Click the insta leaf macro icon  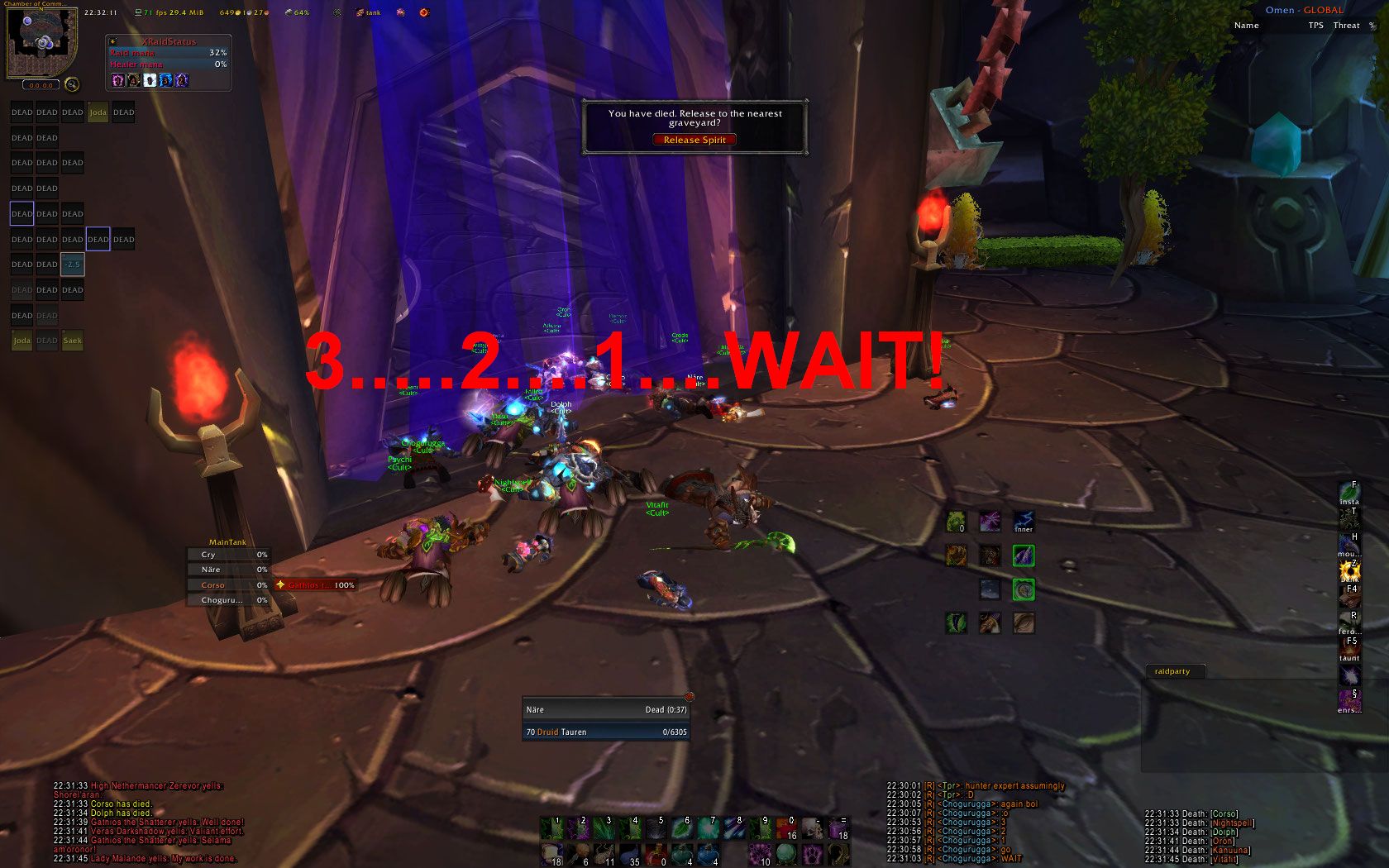pos(1349,494)
